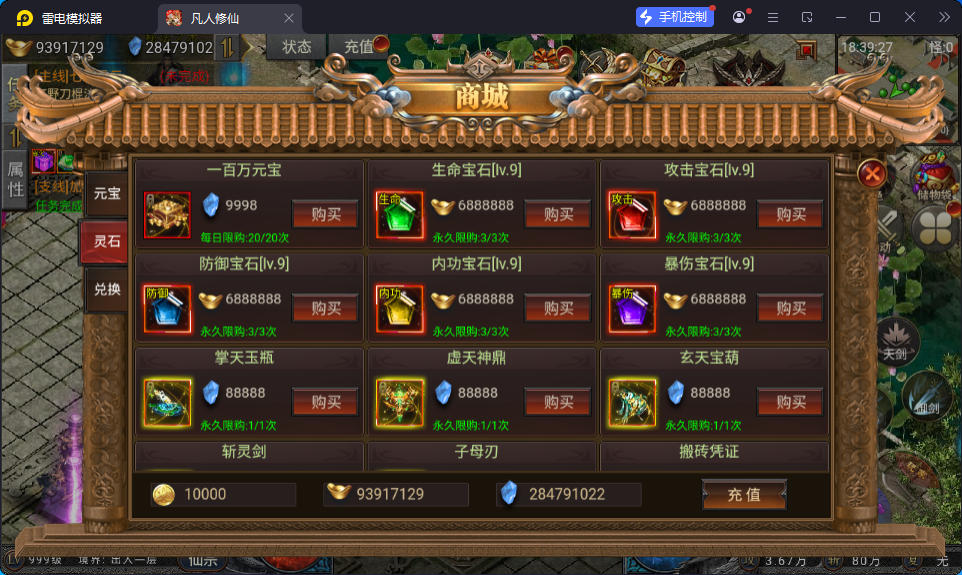Viewport: 962px width, 575px height.
Task: Open recharge with the bottom 充值 button
Action: (x=744, y=495)
